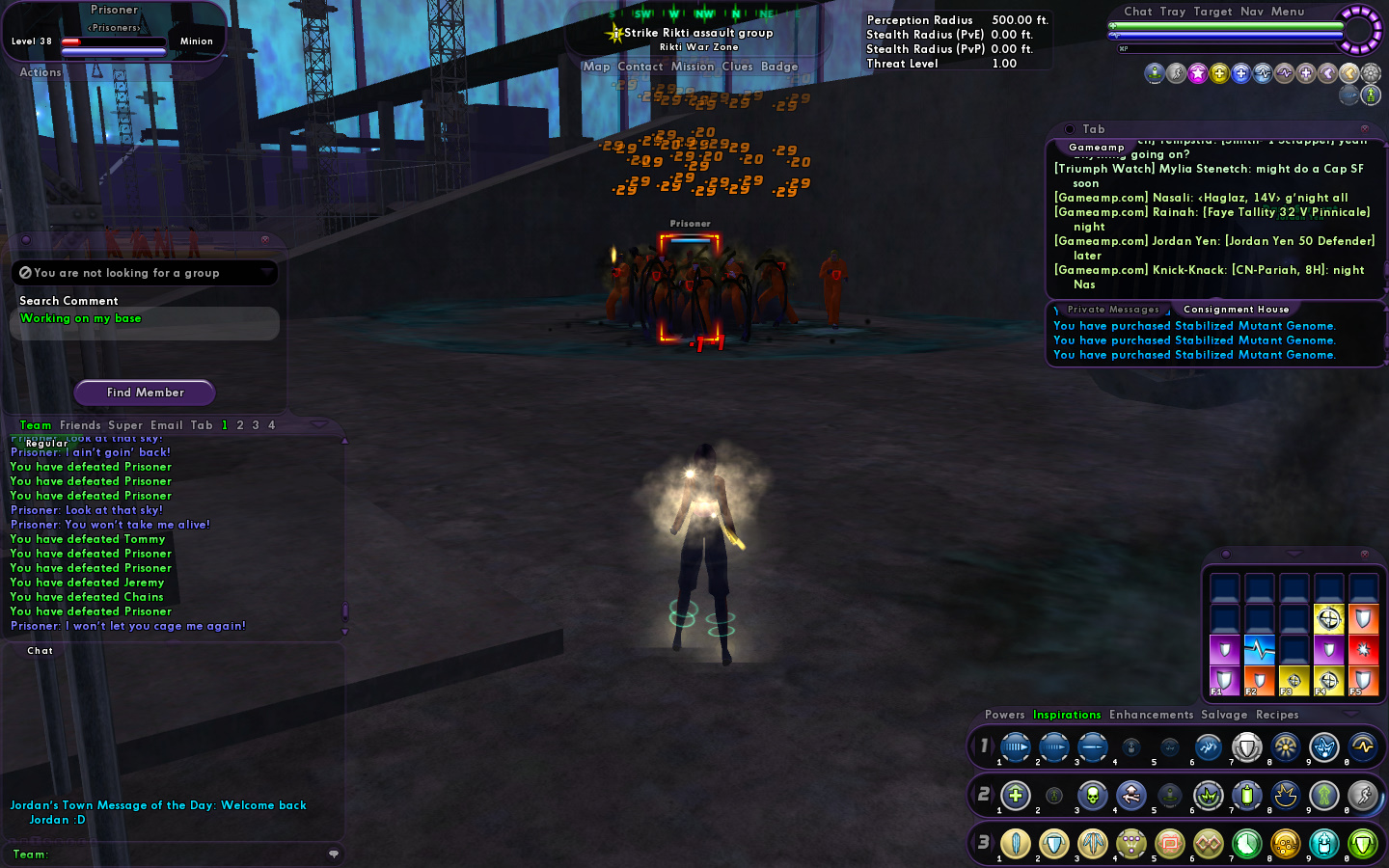Activate the green skull power in tray 2
This screenshot has height=868, width=1389.
point(1092,796)
